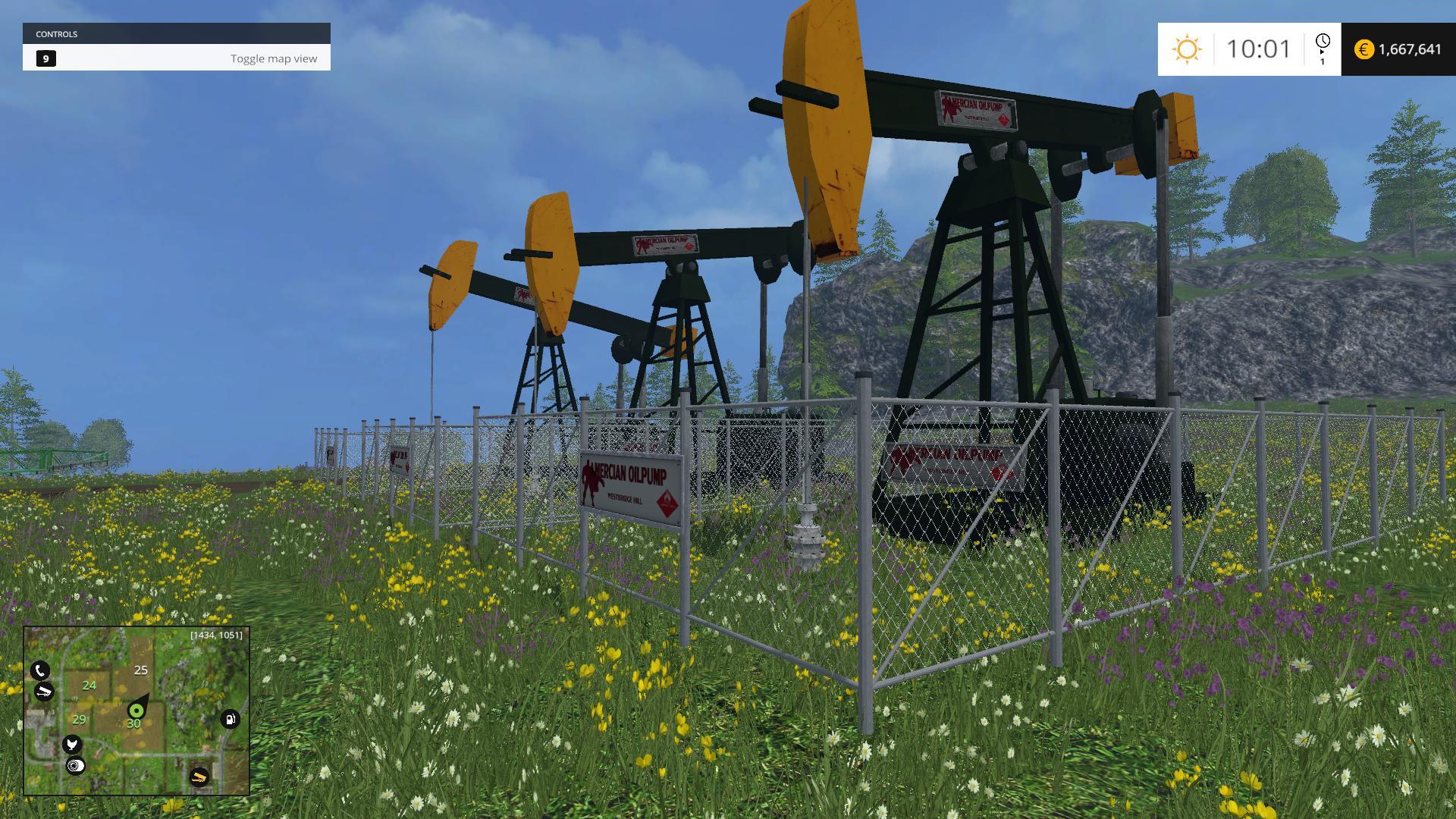The width and height of the screenshot is (1456, 819).
Task: Select the euro coin icon beside the balance
Action: pos(1363,49)
